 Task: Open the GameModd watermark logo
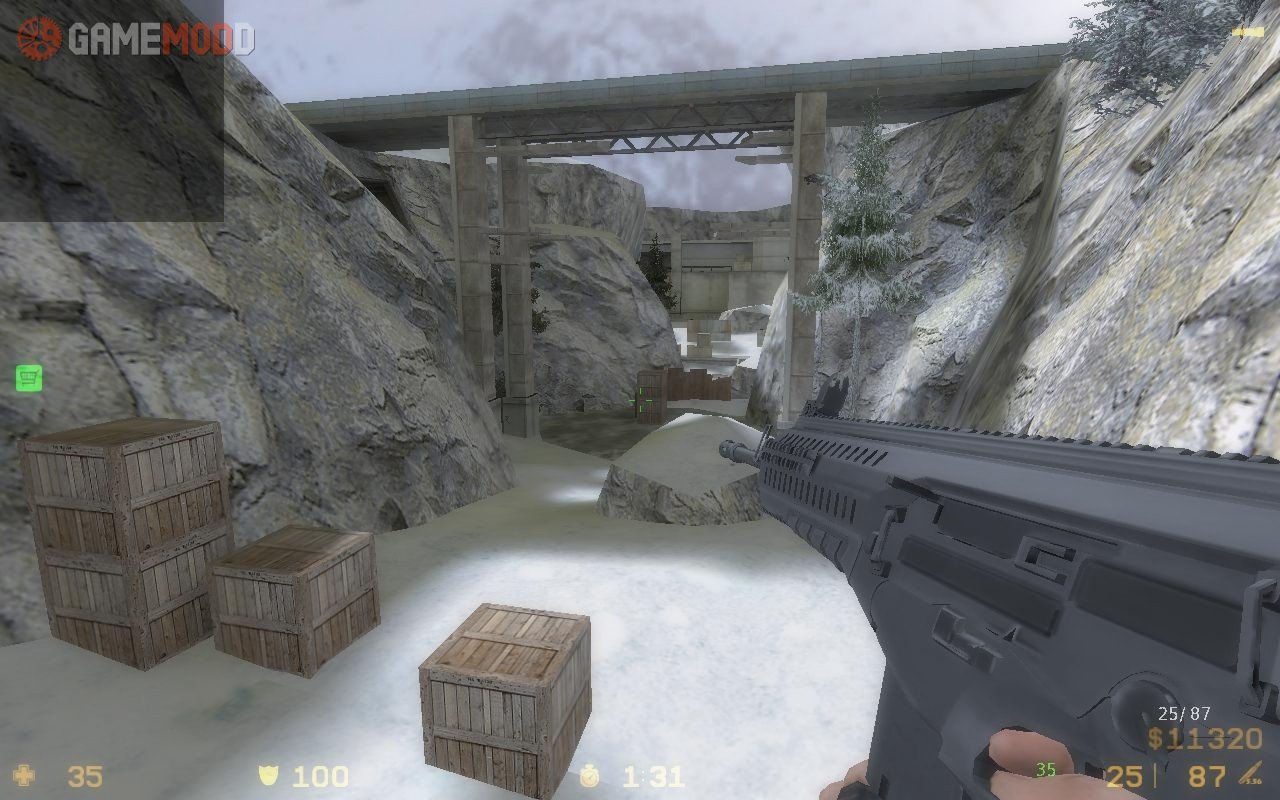tap(136, 38)
